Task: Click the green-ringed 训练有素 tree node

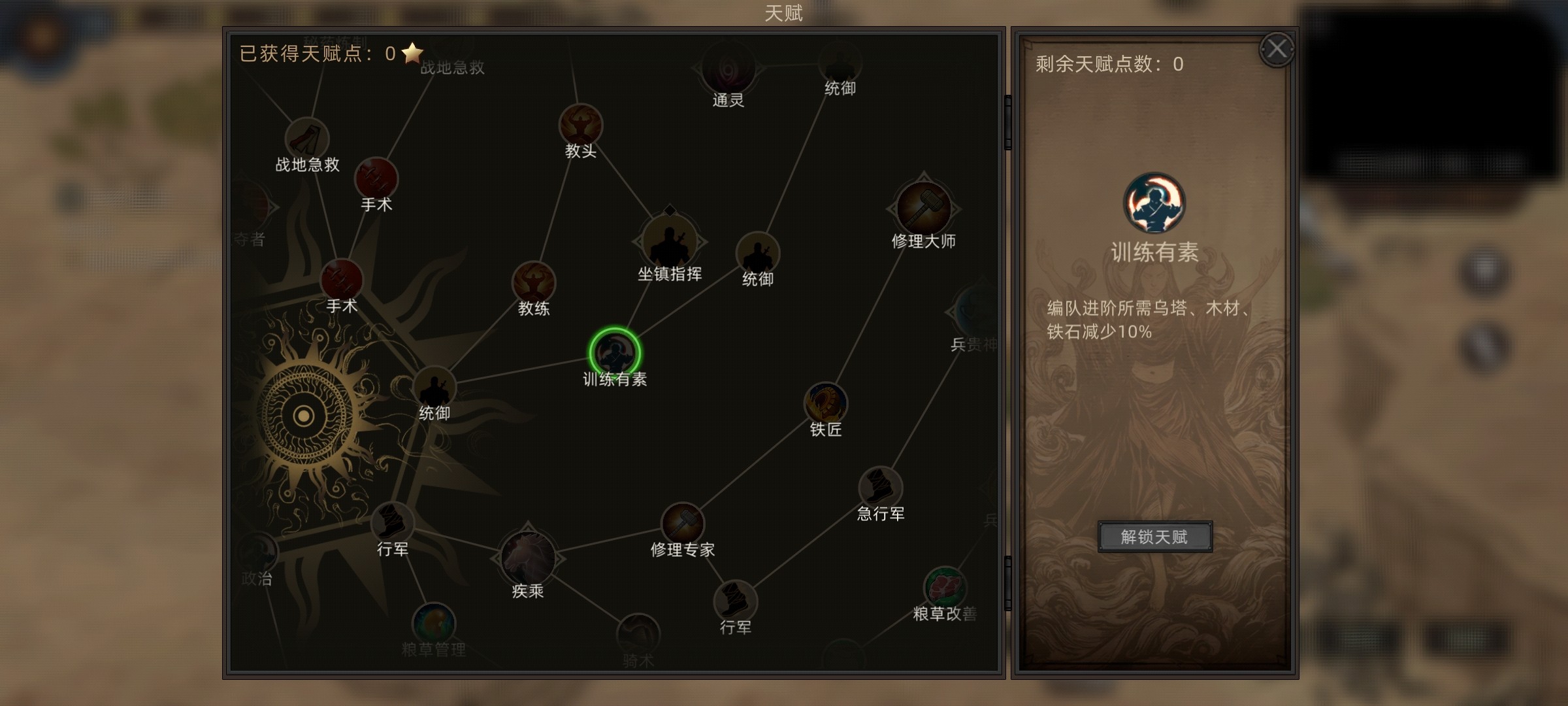Action: click(614, 353)
